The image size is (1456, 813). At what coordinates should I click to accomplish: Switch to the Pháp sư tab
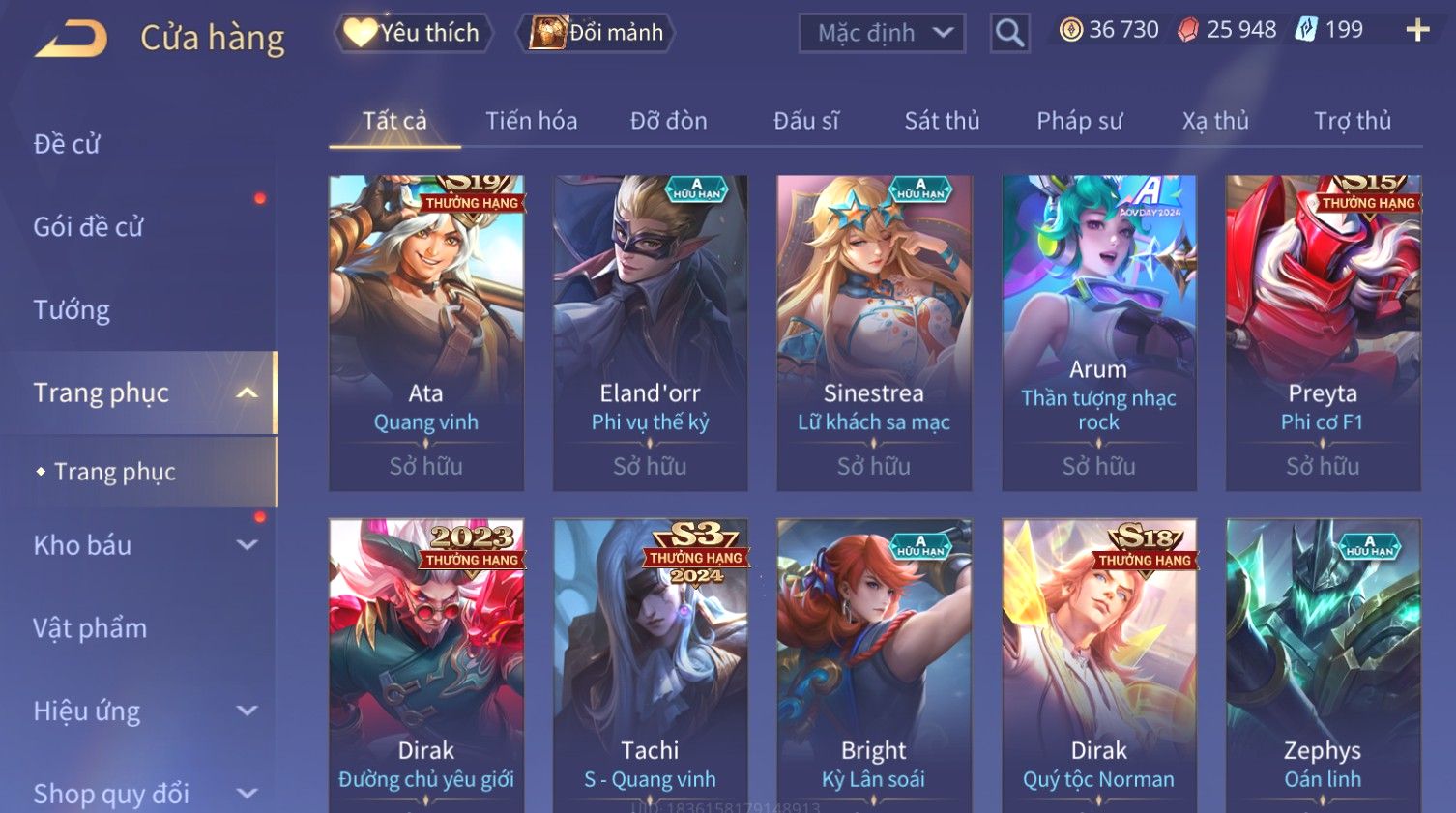click(x=1079, y=121)
